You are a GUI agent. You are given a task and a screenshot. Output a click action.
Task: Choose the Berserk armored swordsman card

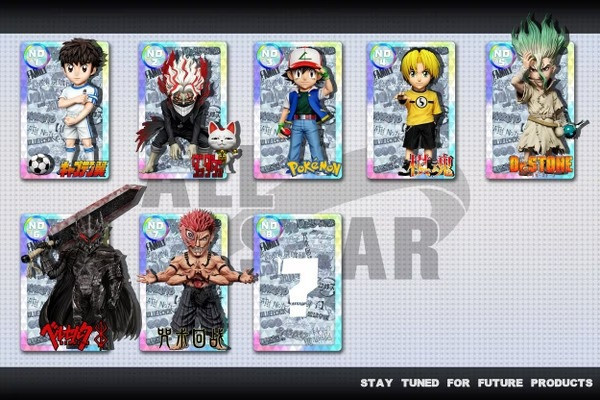click(x=65, y=282)
